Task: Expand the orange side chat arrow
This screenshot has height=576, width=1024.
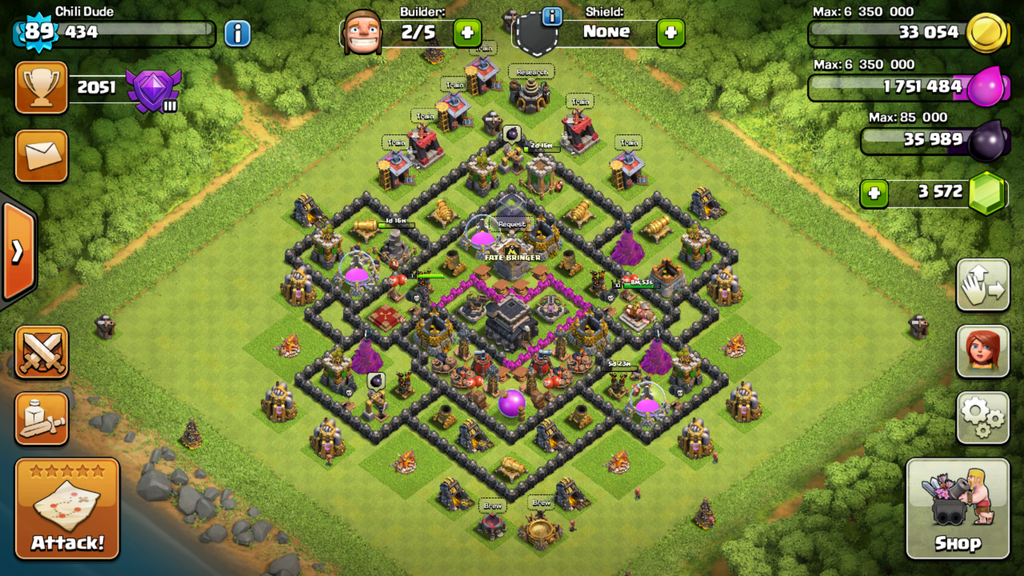Action: (x=17, y=251)
